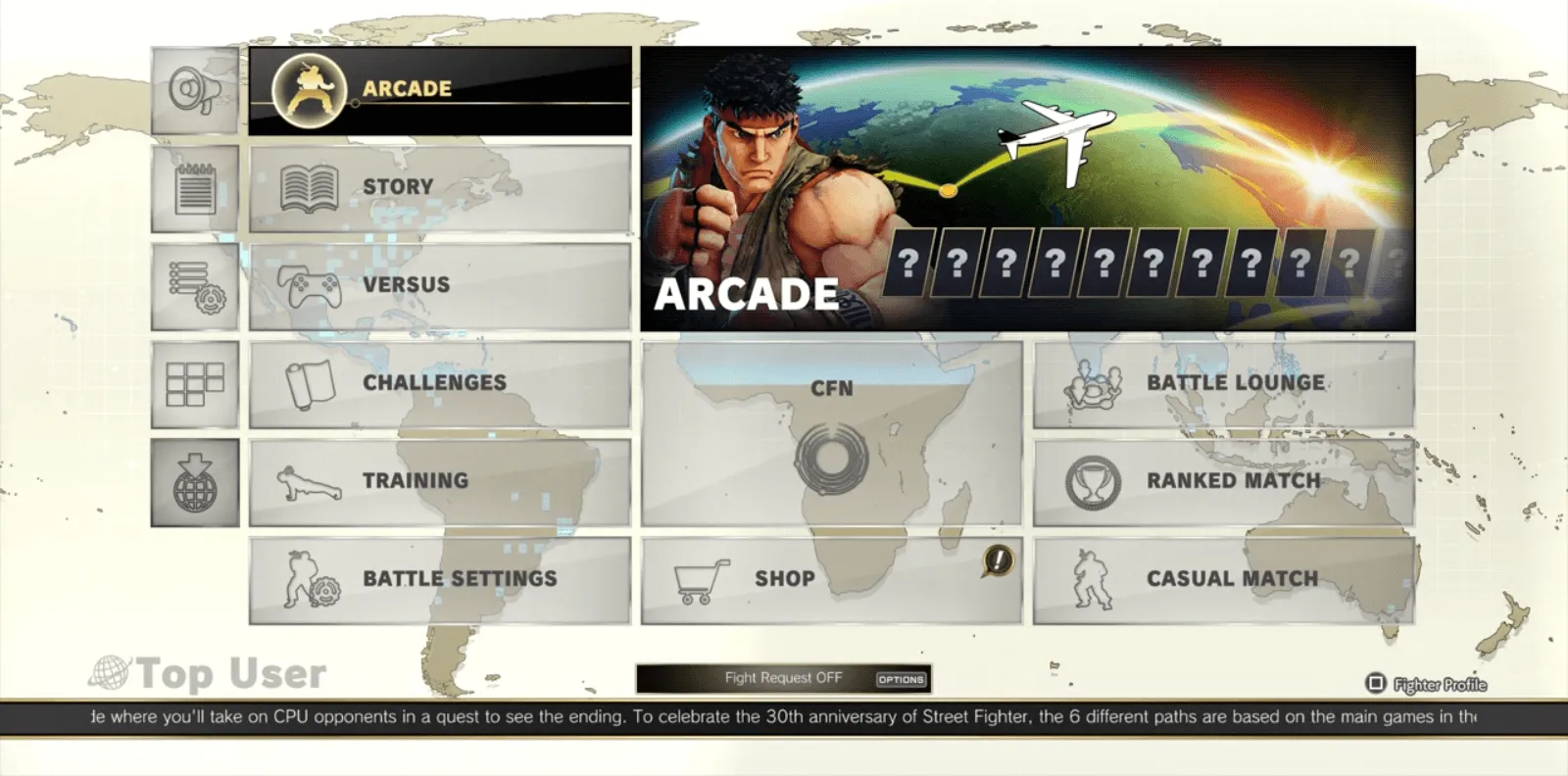The image size is (1568, 776).
Task: Select the Challenges map icon
Action: (x=305, y=382)
